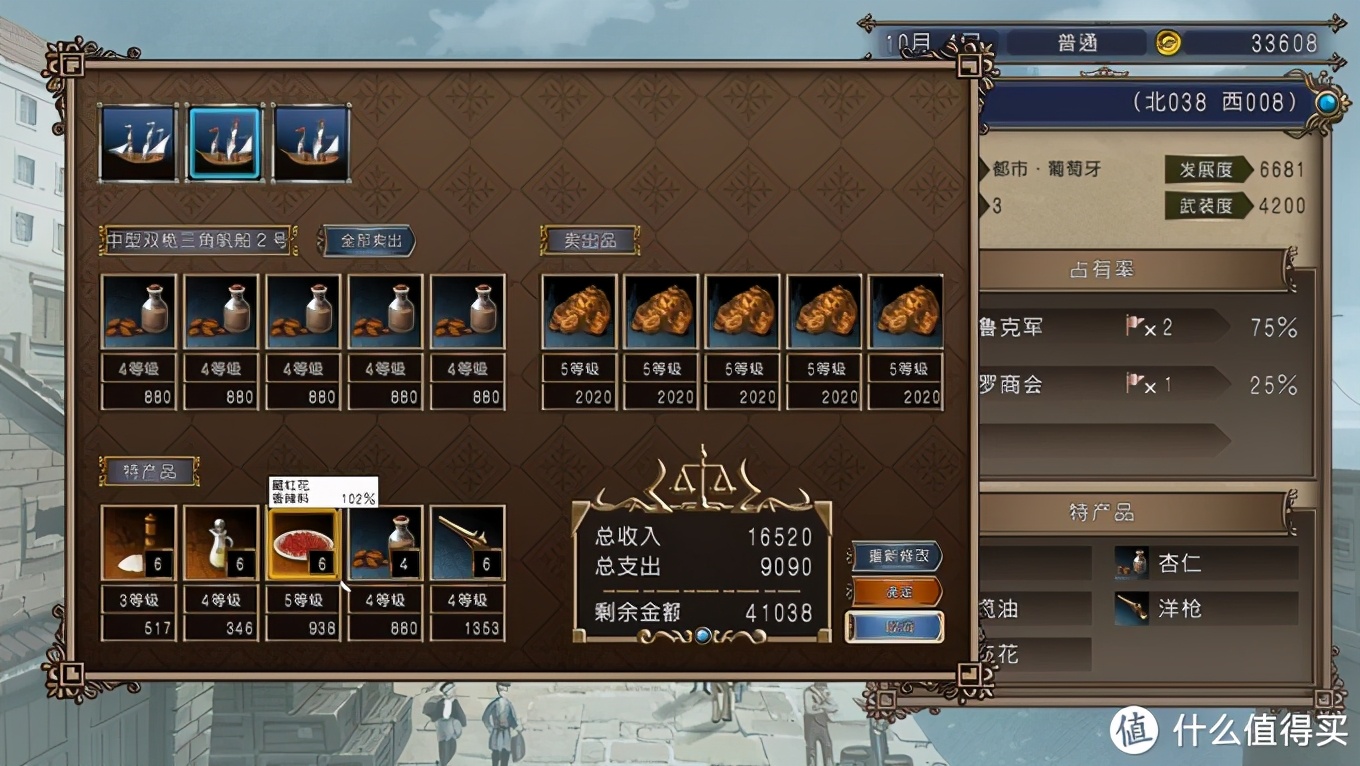Sell all cargo with 全部卖出 button
Screen dimensions: 1360x766
click(366, 241)
